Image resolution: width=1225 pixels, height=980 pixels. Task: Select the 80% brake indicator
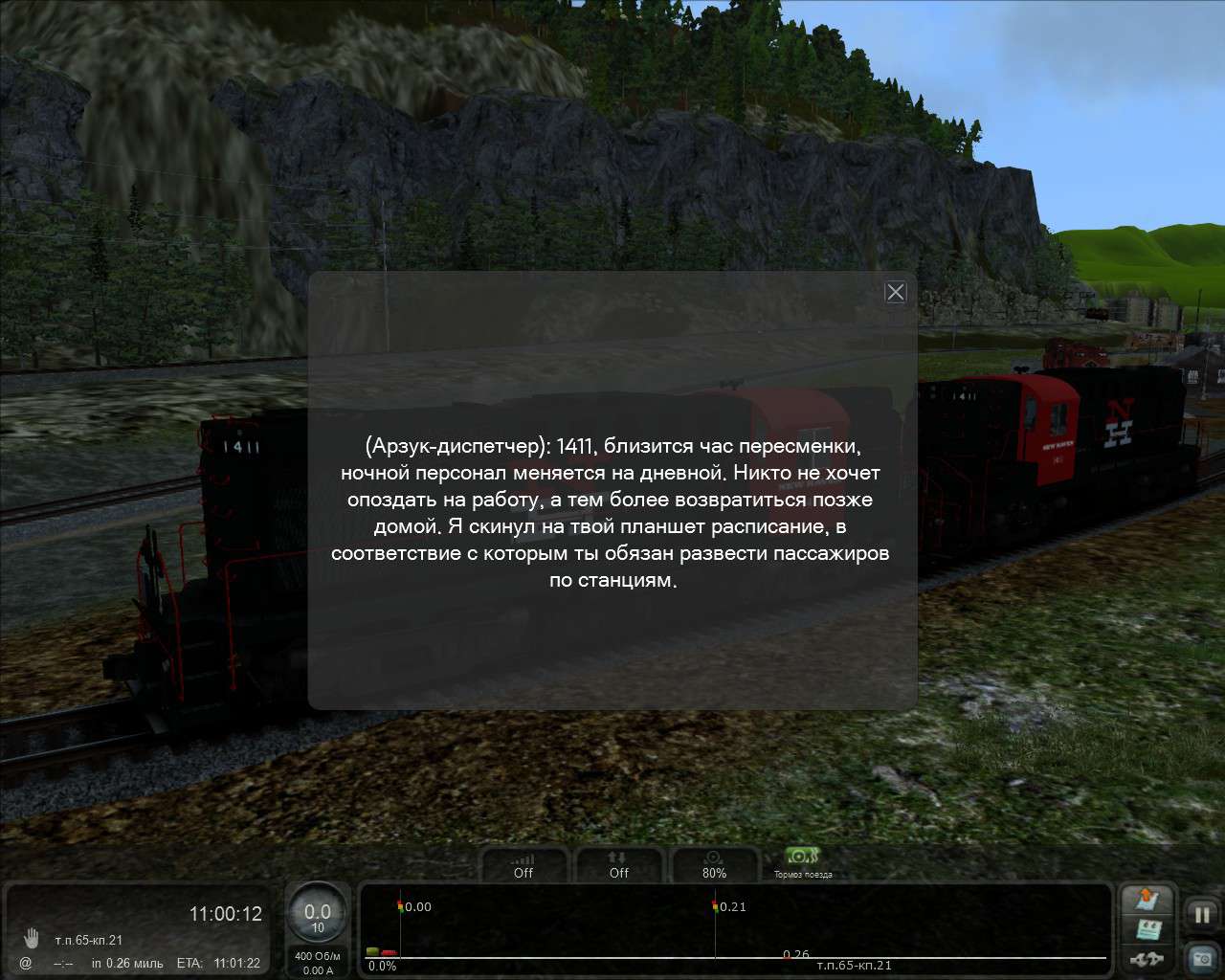(x=714, y=865)
